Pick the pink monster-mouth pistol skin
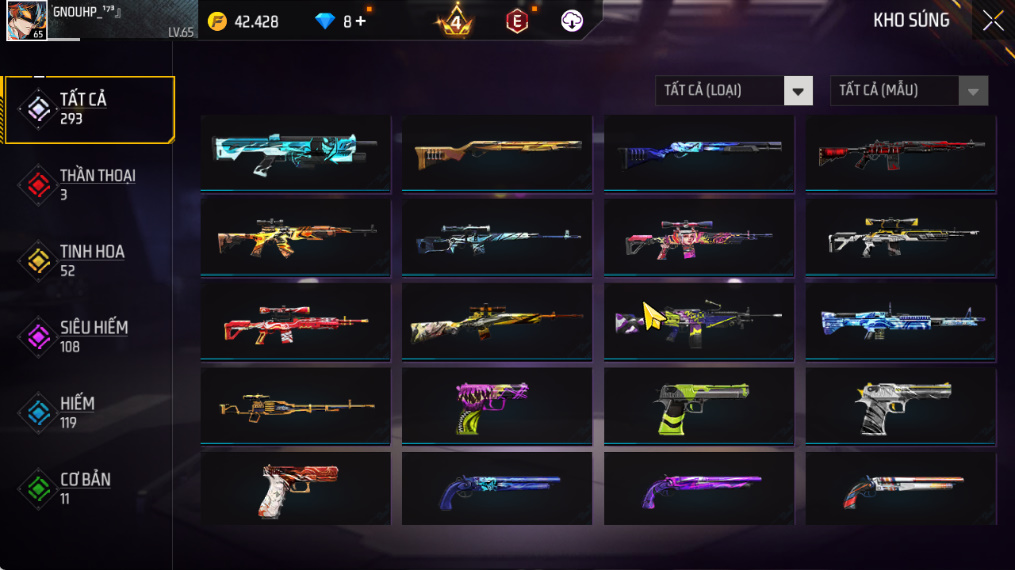1015x570 pixels. tap(497, 405)
